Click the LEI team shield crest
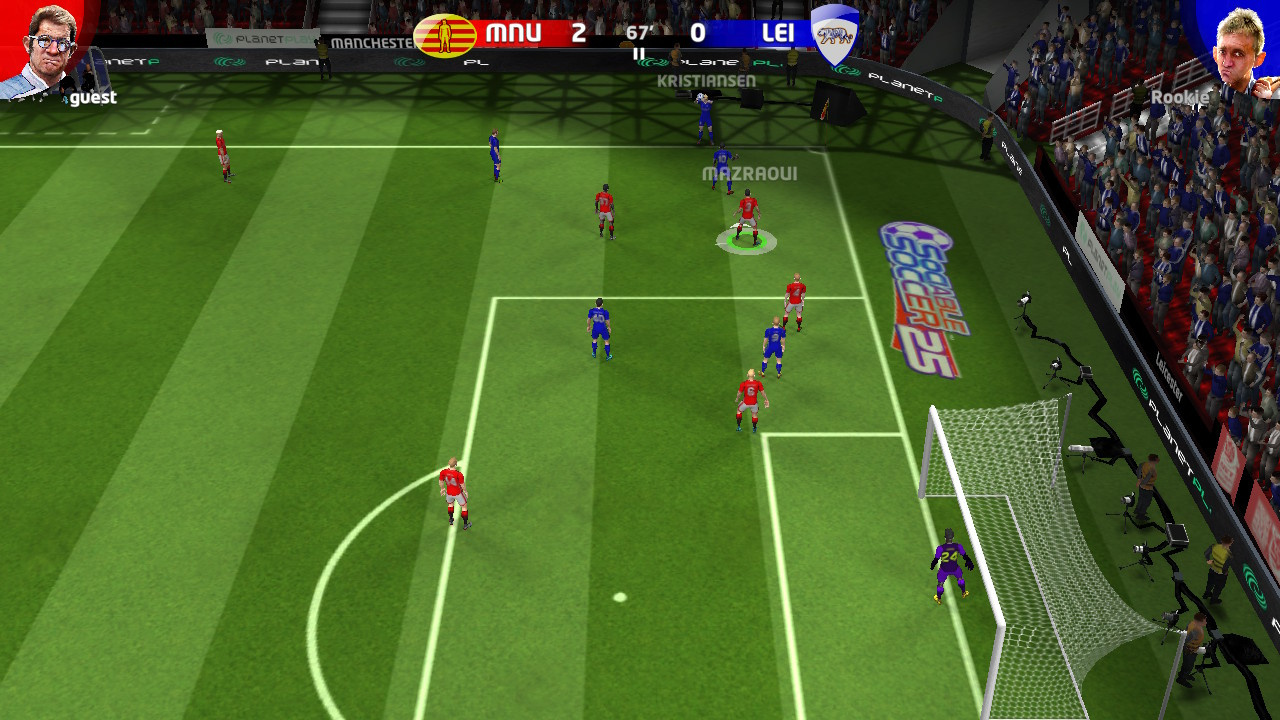 pos(835,34)
